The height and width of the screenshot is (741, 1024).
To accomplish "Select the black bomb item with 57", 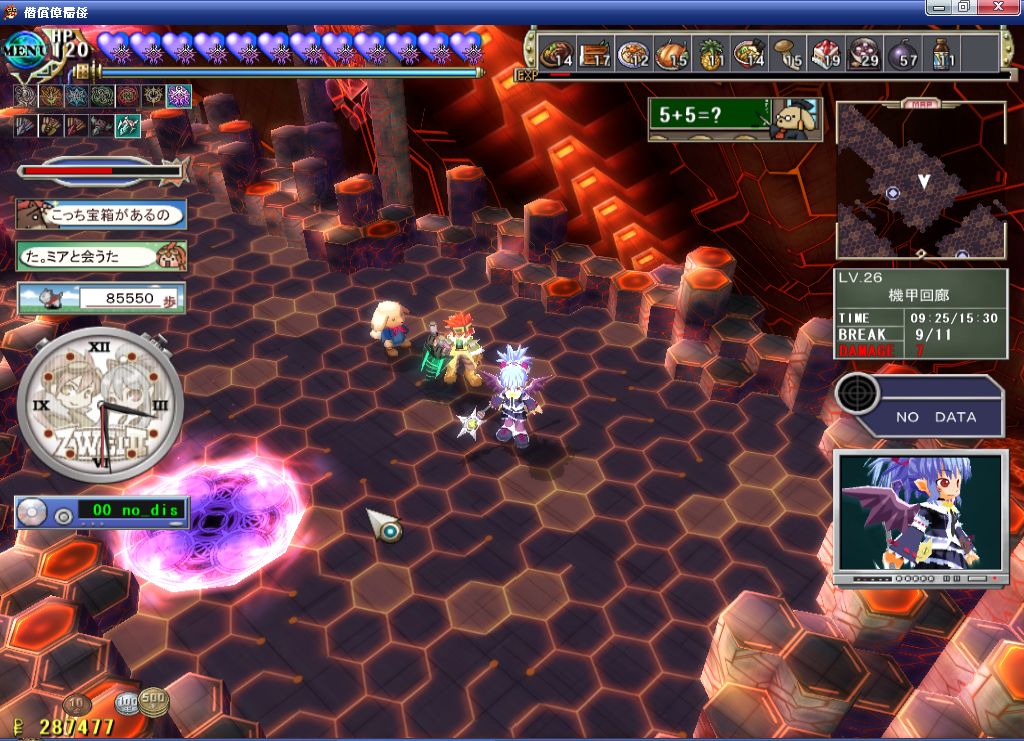I will coord(903,54).
